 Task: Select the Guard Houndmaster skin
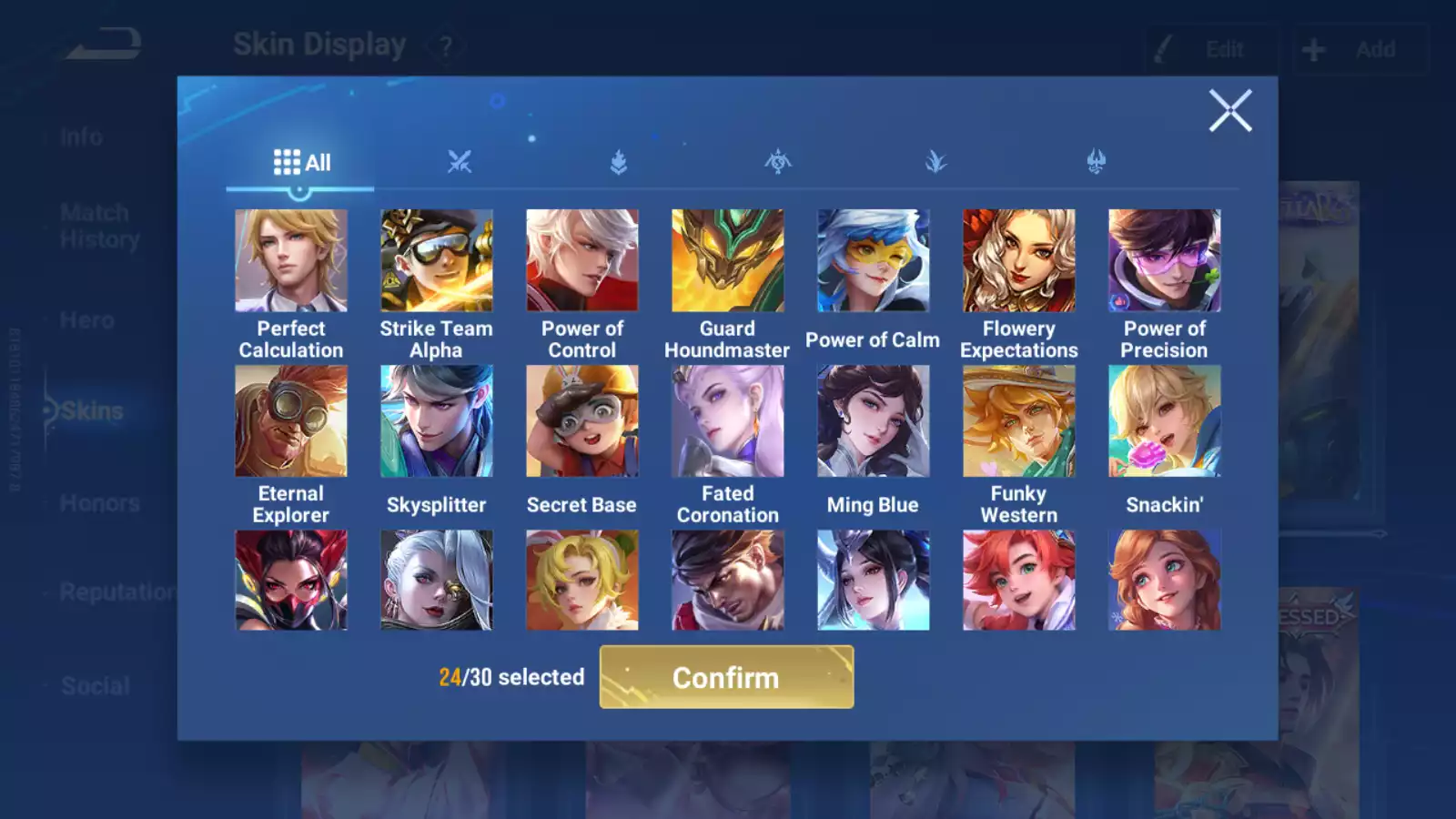pyautogui.click(x=728, y=261)
